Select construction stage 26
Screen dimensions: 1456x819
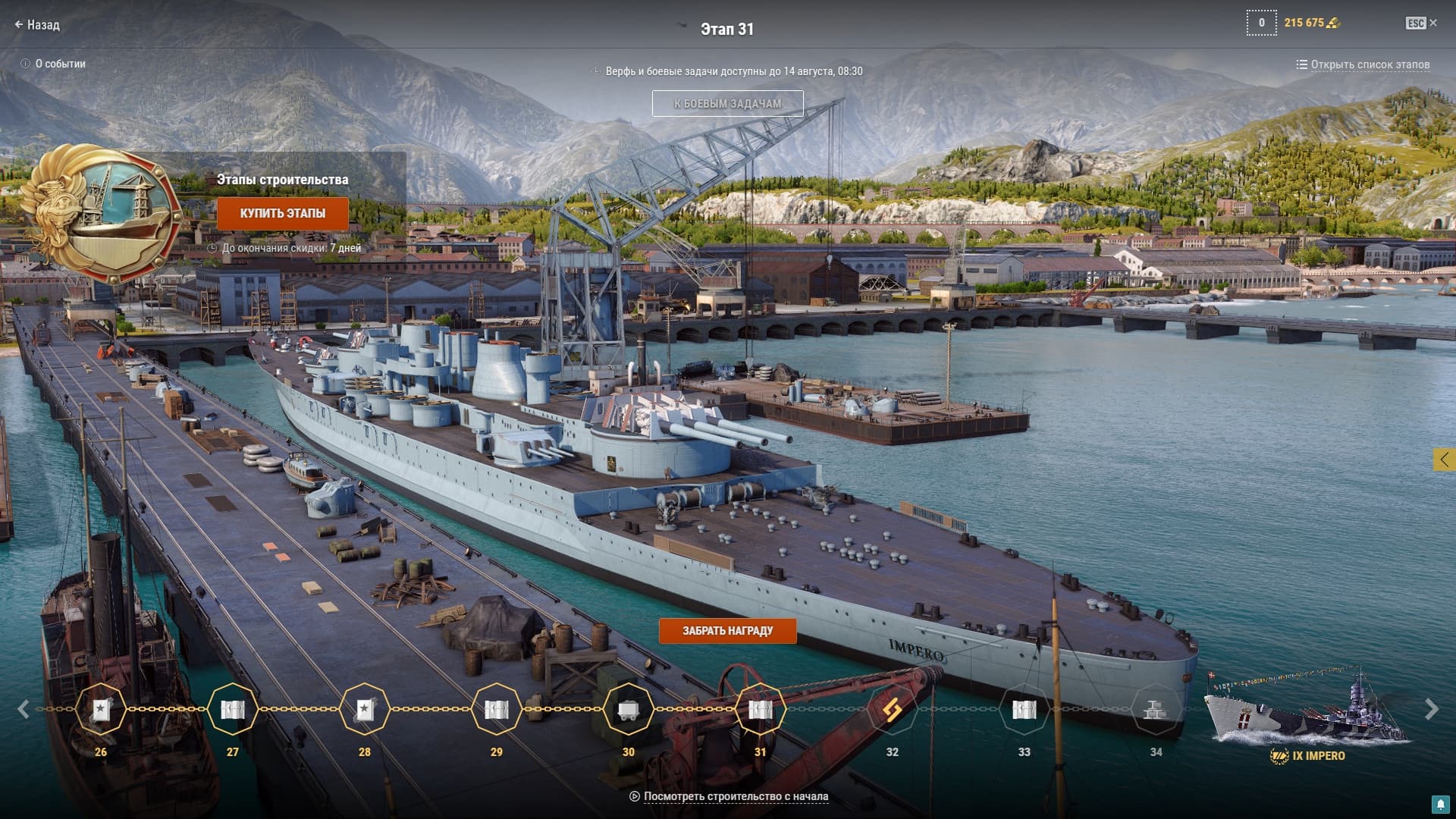(x=101, y=710)
